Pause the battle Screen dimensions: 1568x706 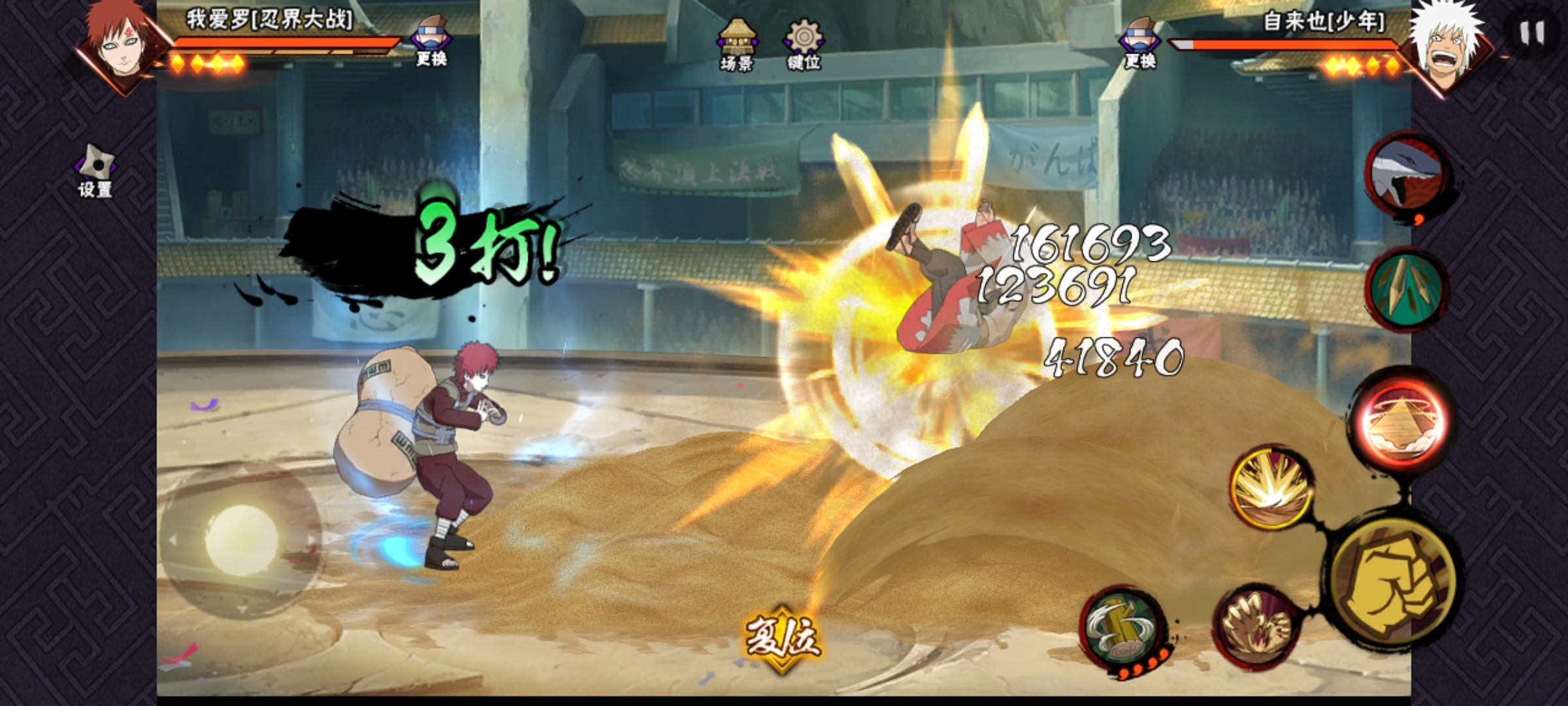click(x=1531, y=33)
